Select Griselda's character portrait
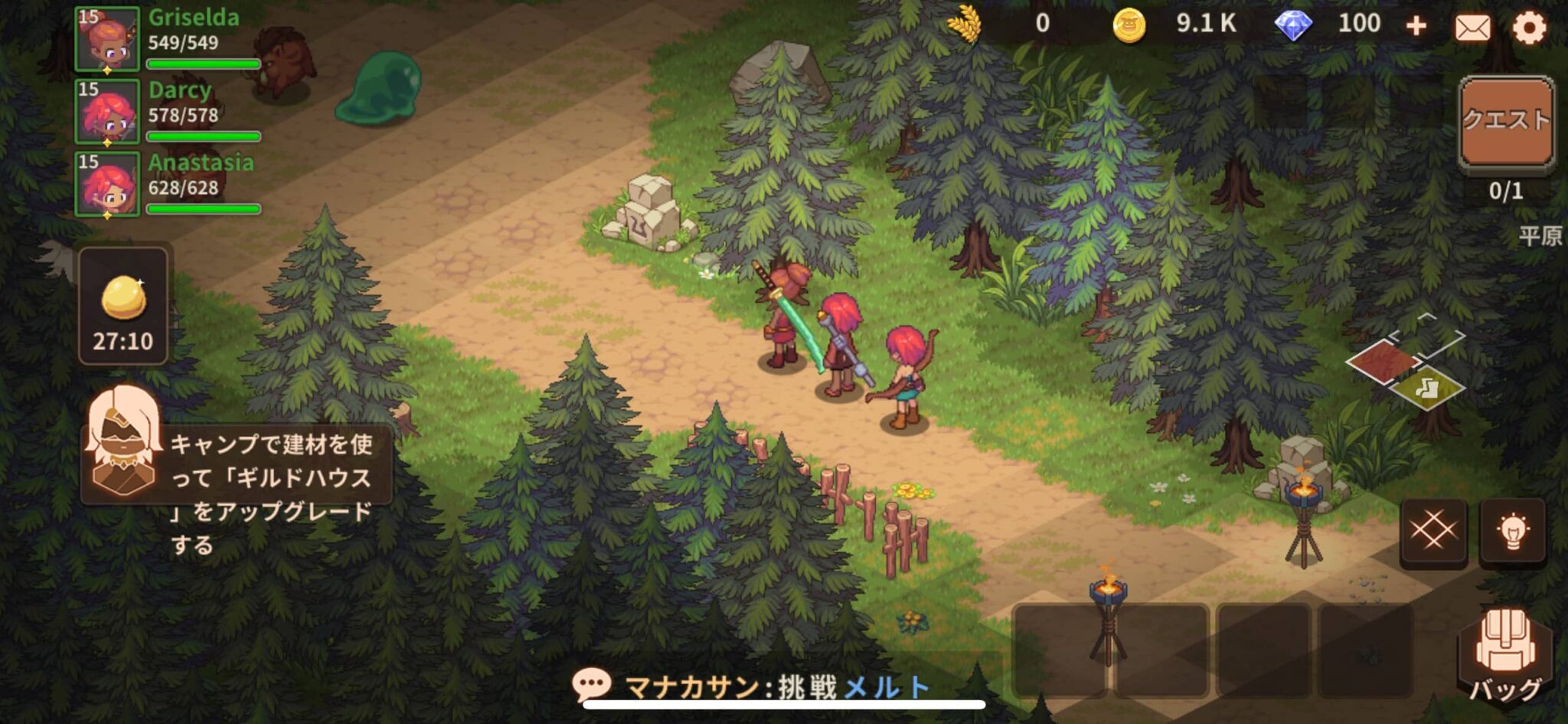The height and width of the screenshot is (724, 1568). [109, 42]
